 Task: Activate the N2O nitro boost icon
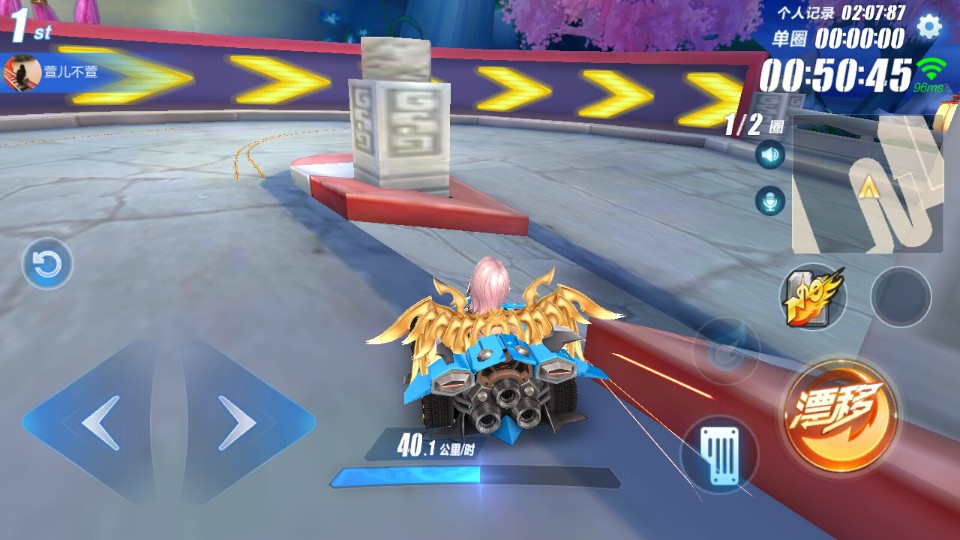click(x=813, y=297)
